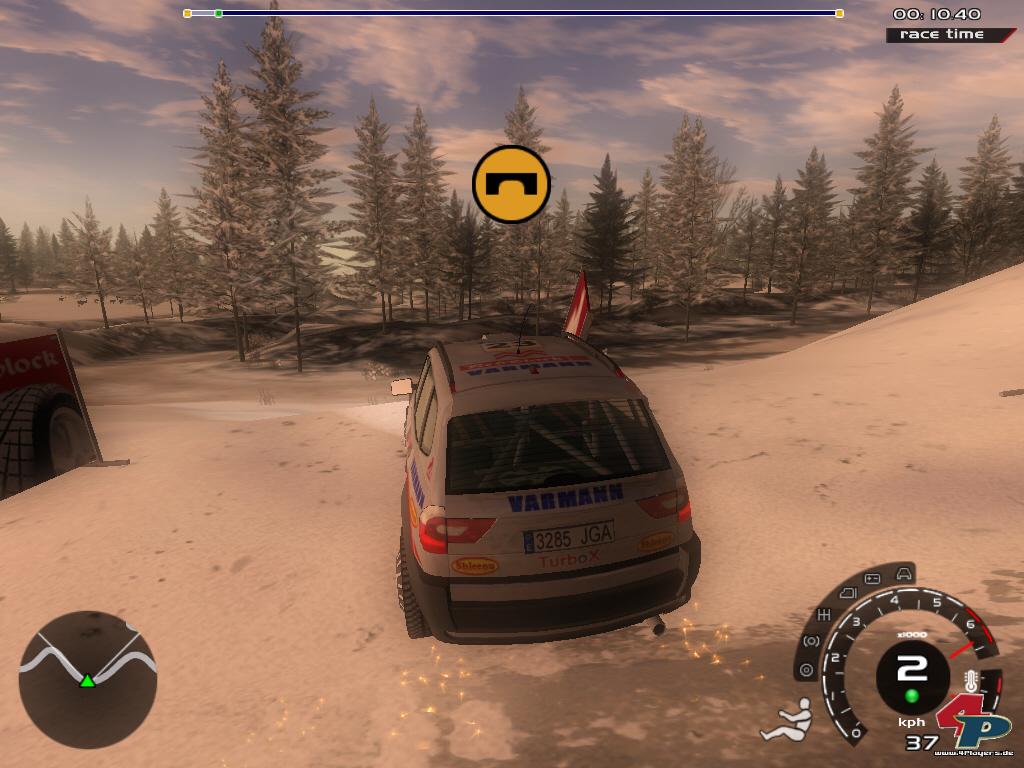Select the yellow bridge warning sign icon

click(511, 184)
